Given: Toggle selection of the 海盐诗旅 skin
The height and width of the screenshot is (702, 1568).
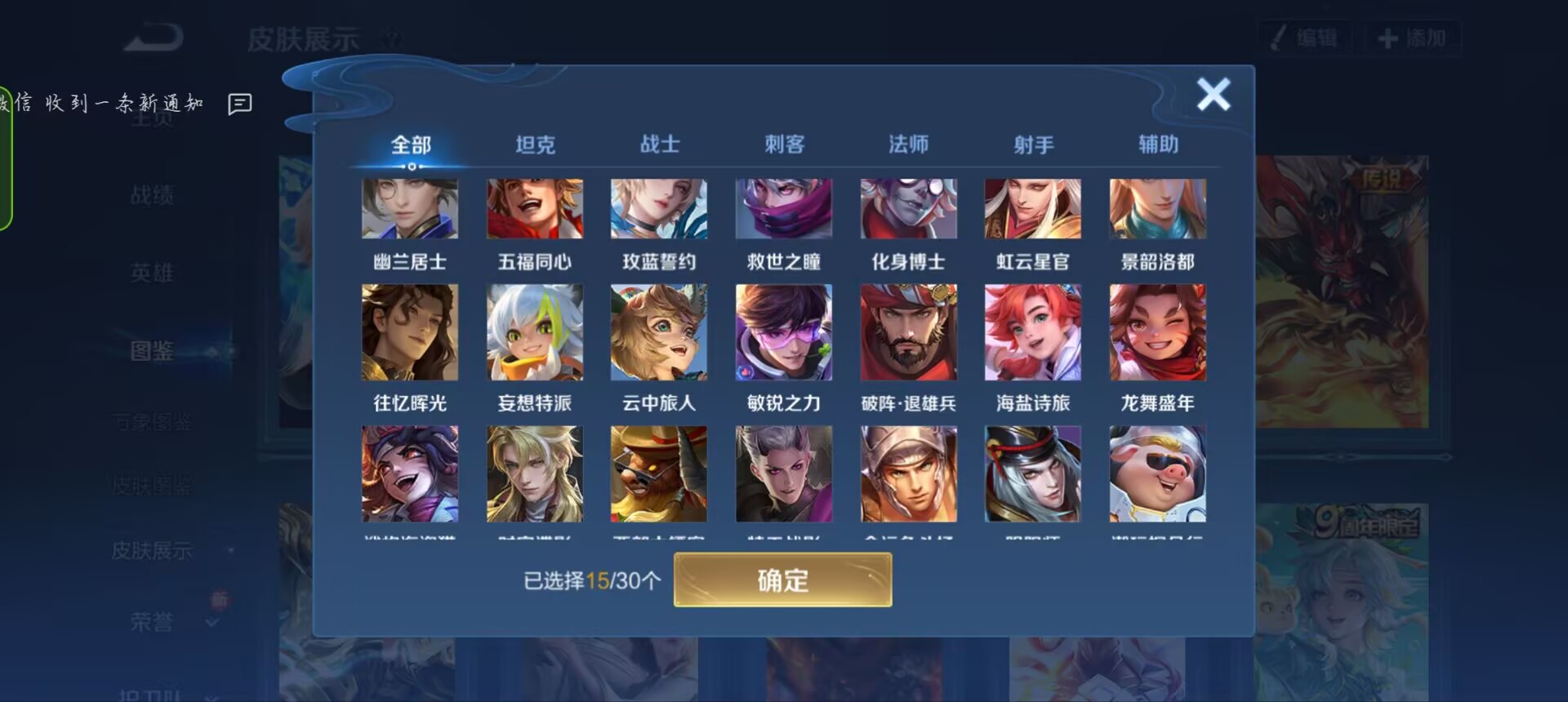Looking at the screenshot, I should point(1031,332).
